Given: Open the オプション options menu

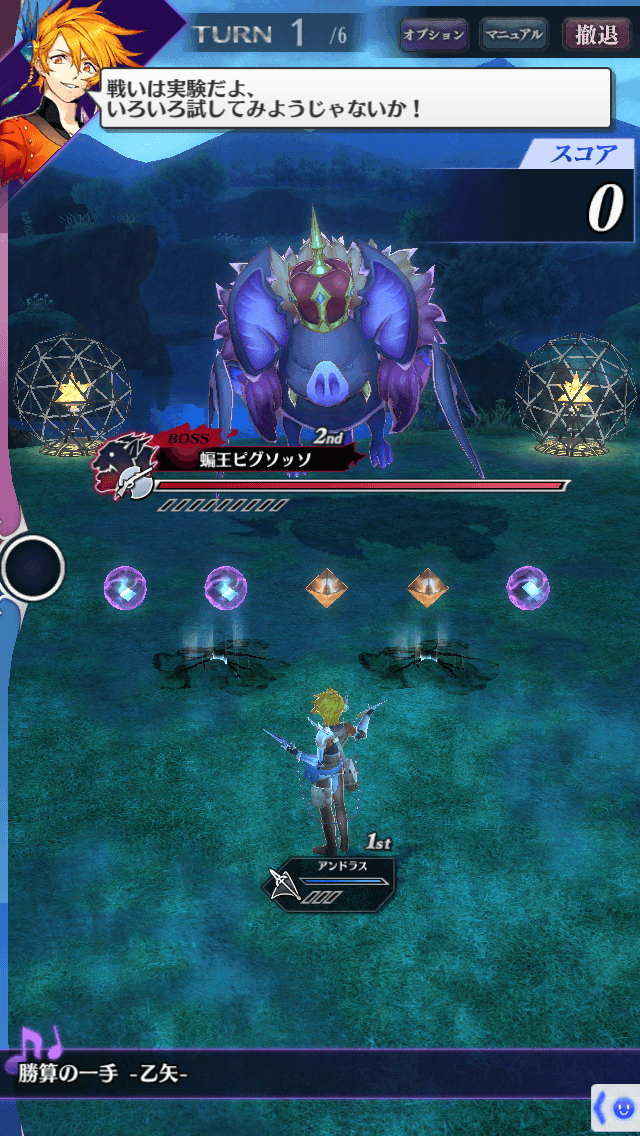Looking at the screenshot, I should [x=434, y=35].
